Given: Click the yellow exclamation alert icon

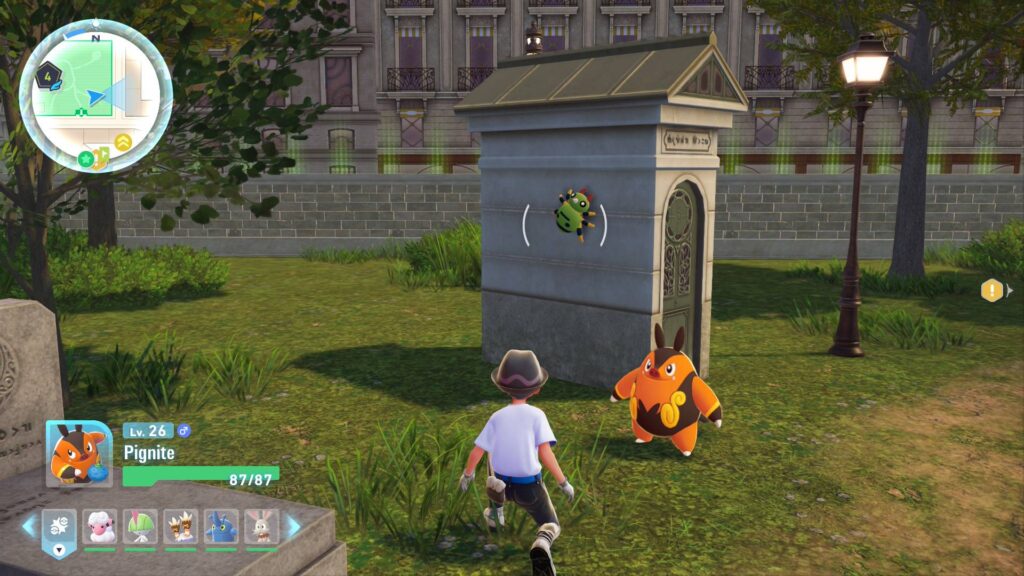Looking at the screenshot, I should [x=991, y=290].
